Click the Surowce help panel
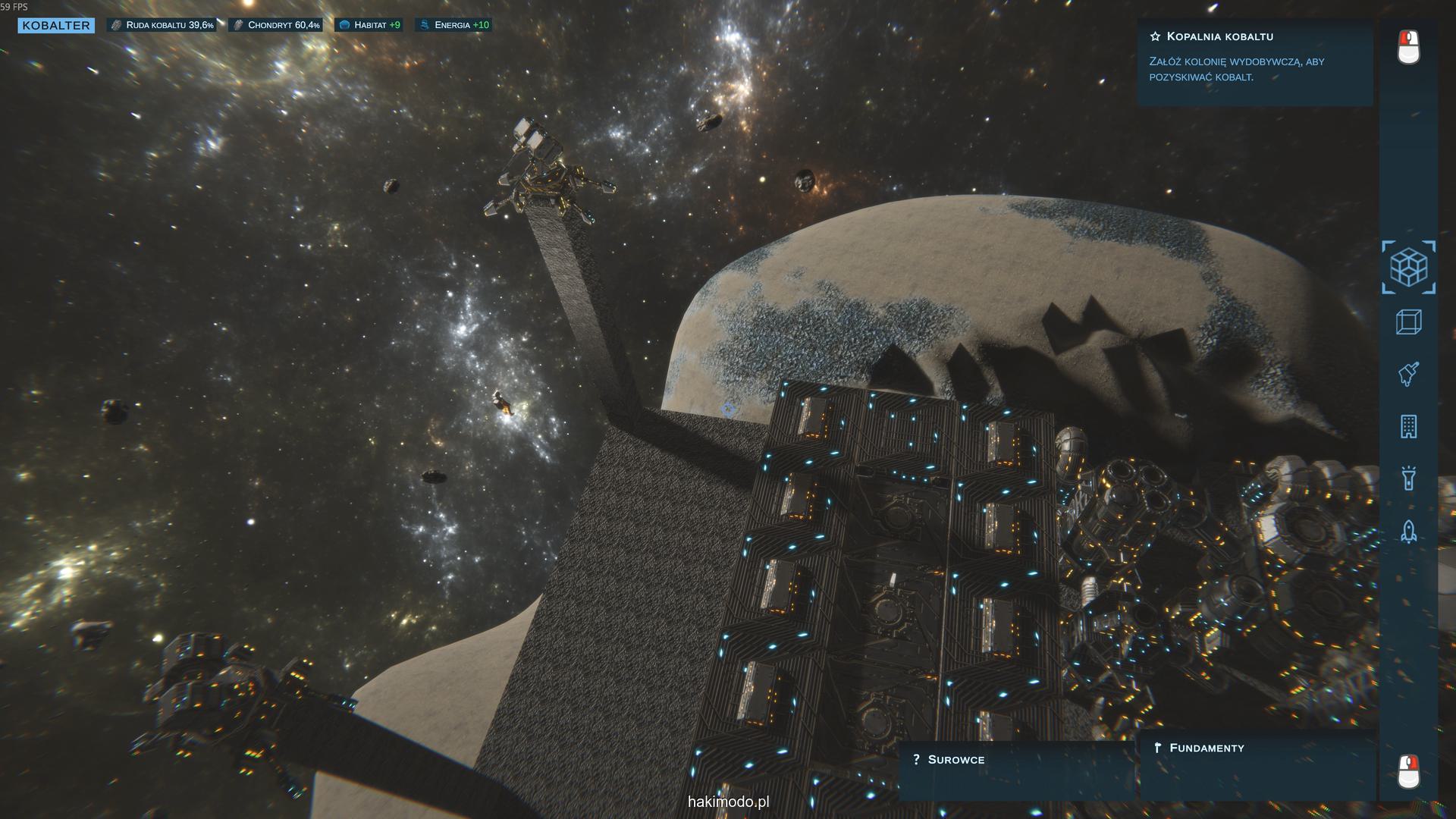Viewport: 1456px width, 819px height. [x=1015, y=769]
